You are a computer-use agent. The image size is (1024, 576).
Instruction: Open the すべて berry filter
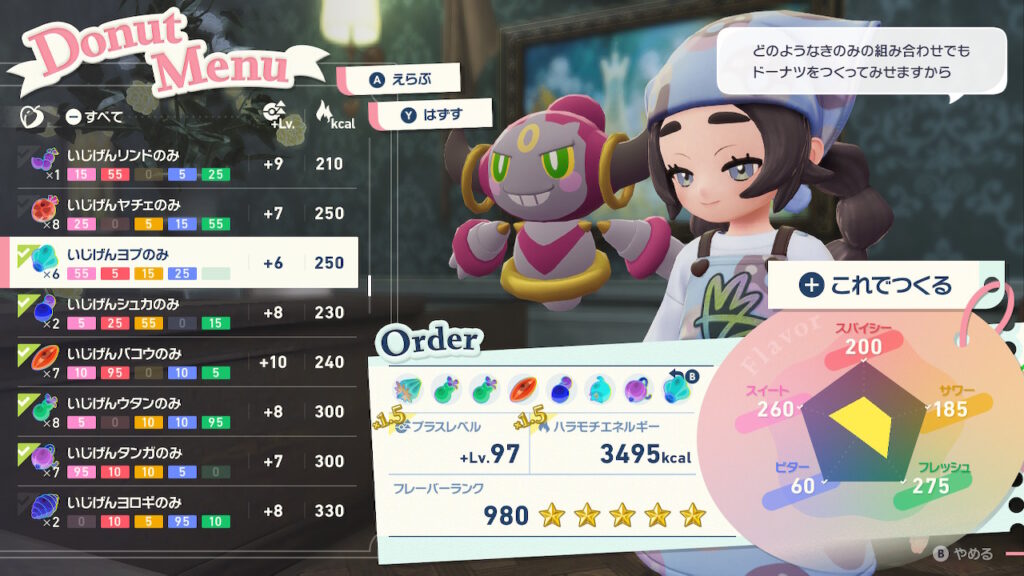coord(94,117)
